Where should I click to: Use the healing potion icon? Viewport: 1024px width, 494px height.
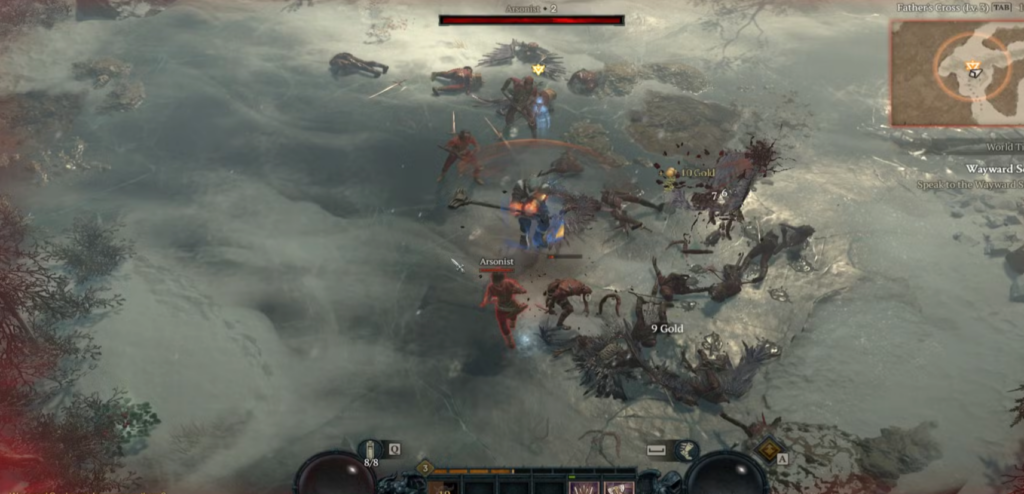click(x=371, y=449)
